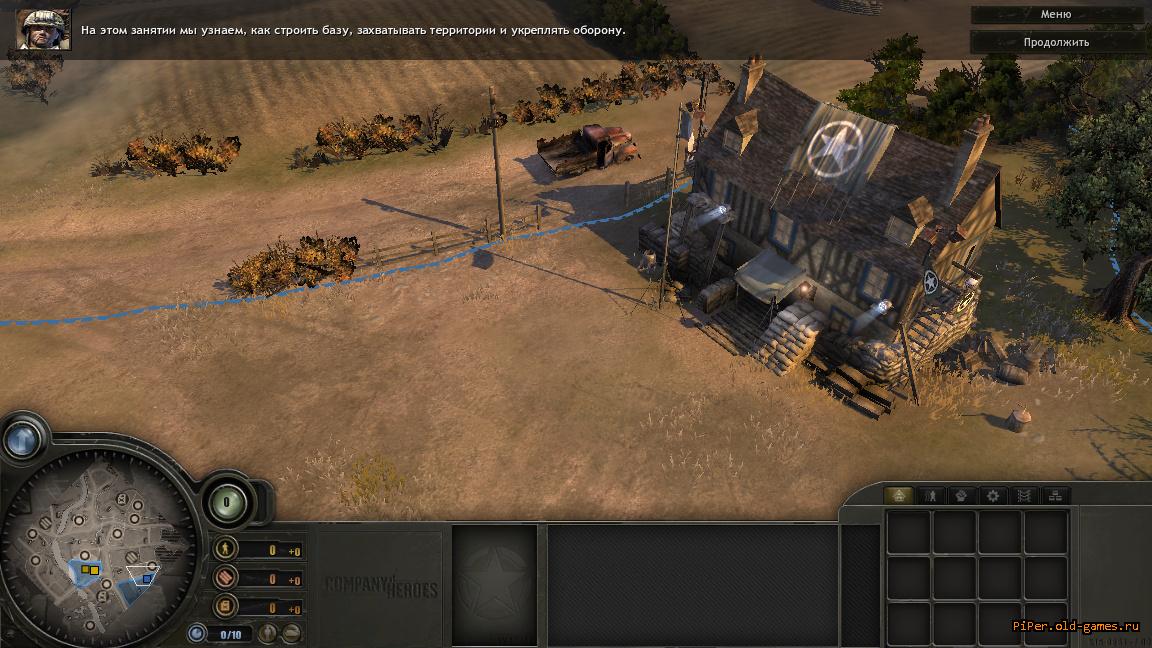Click the Продолжить button
The height and width of the screenshot is (648, 1152).
click(1056, 42)
